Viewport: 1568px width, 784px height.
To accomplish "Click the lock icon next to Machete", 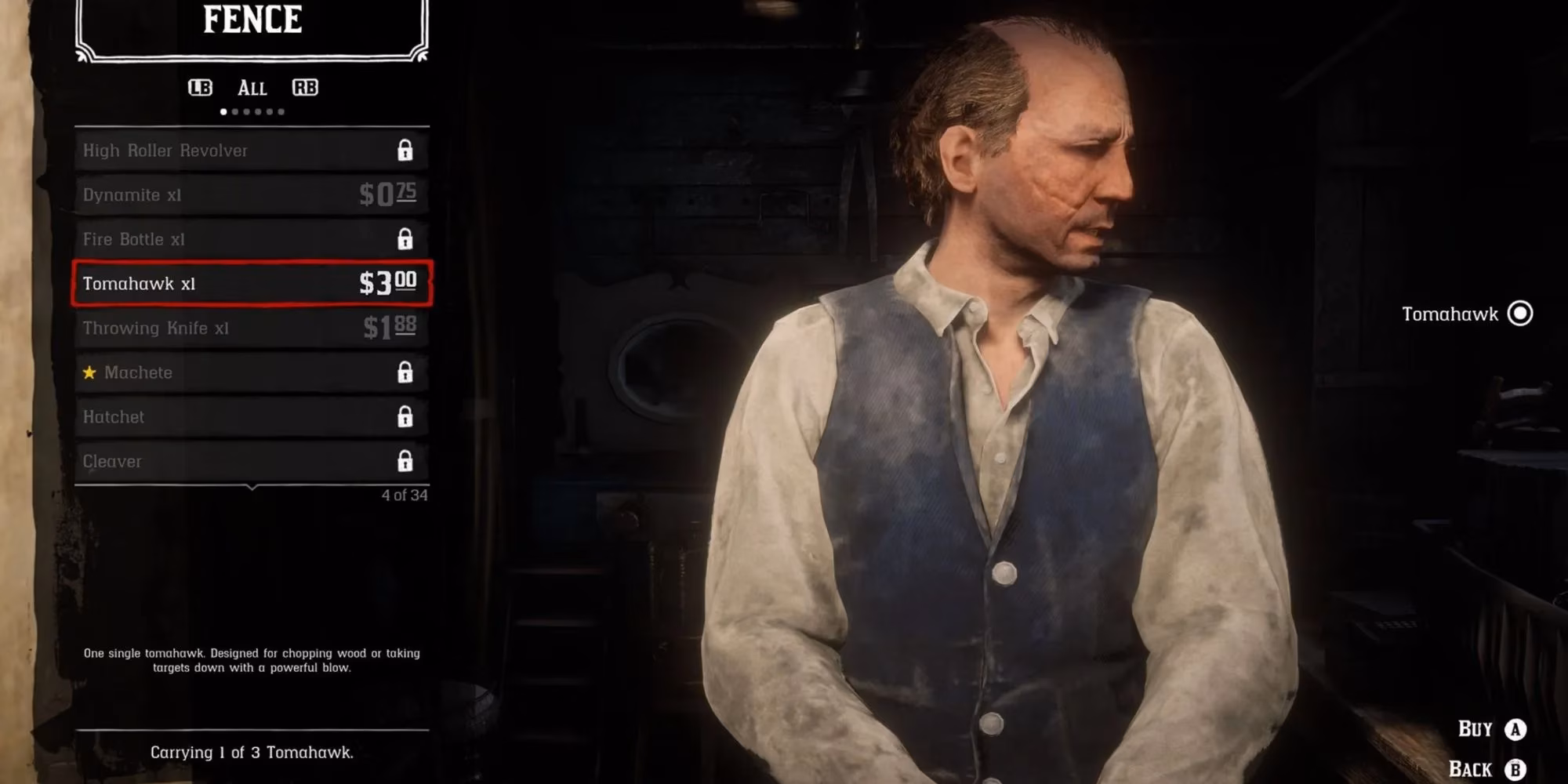I will coord(405,372).
